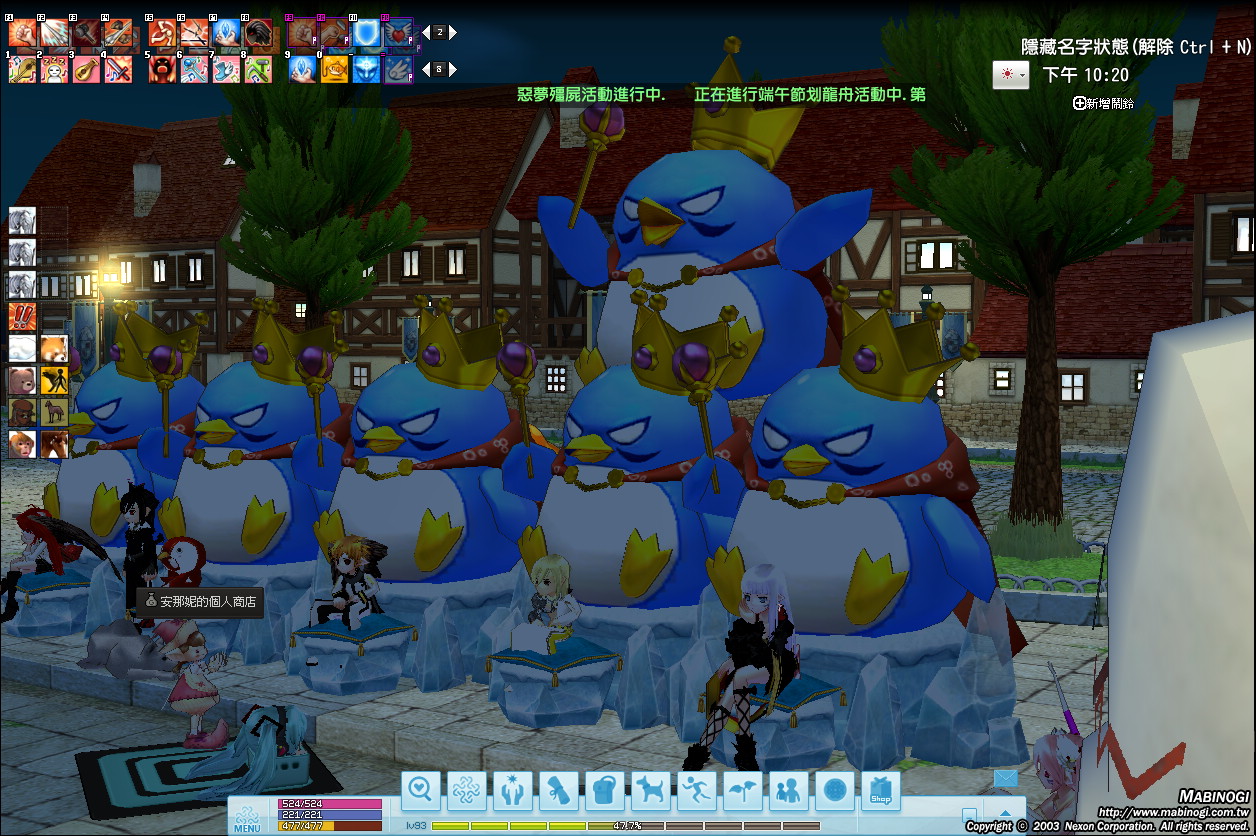Viewport: 1256px width, 836px height.
Task: Open the MENU button
Action: 248,817
